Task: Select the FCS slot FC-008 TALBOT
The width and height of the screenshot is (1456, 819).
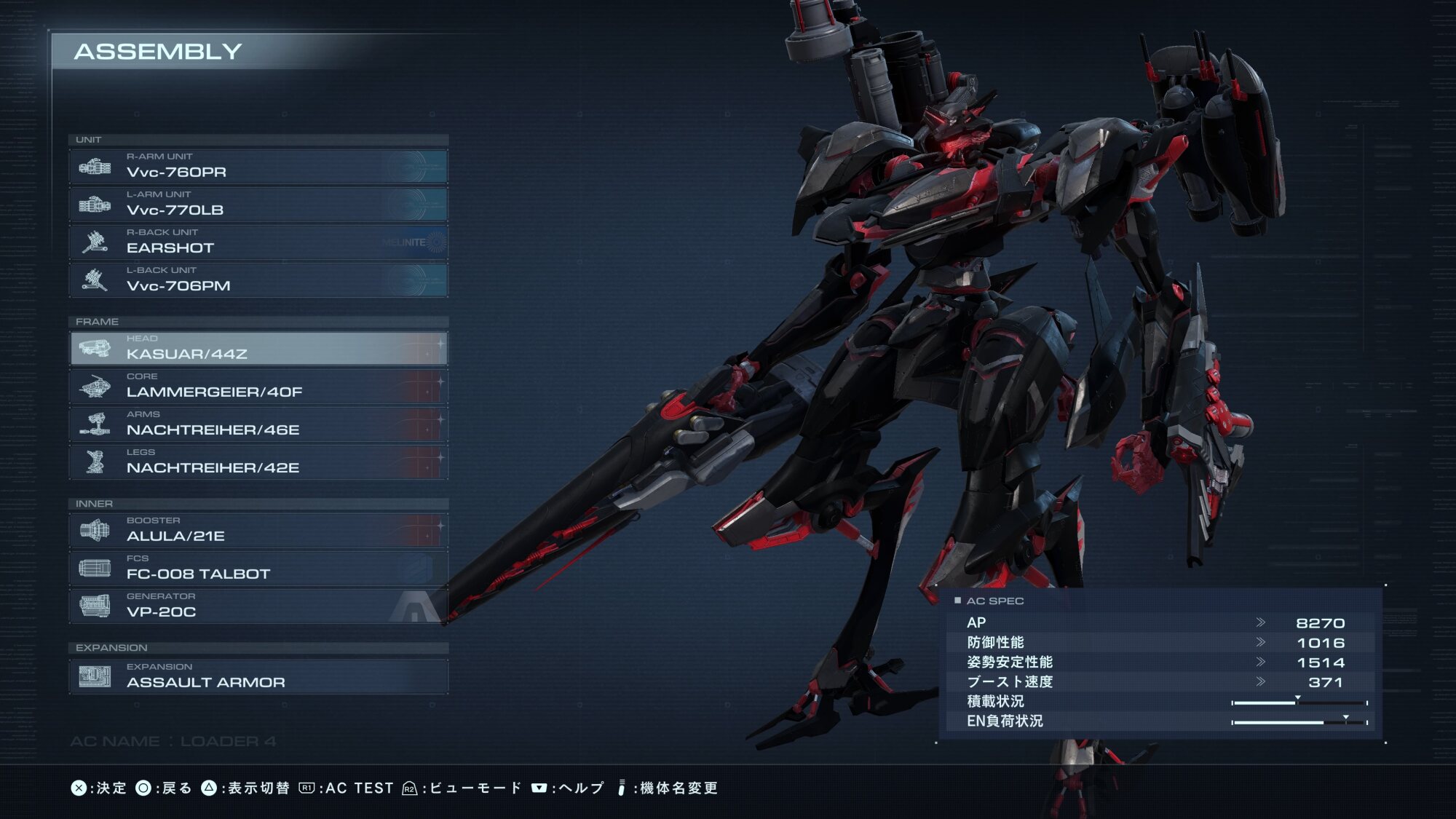Action: coord(258,568)
